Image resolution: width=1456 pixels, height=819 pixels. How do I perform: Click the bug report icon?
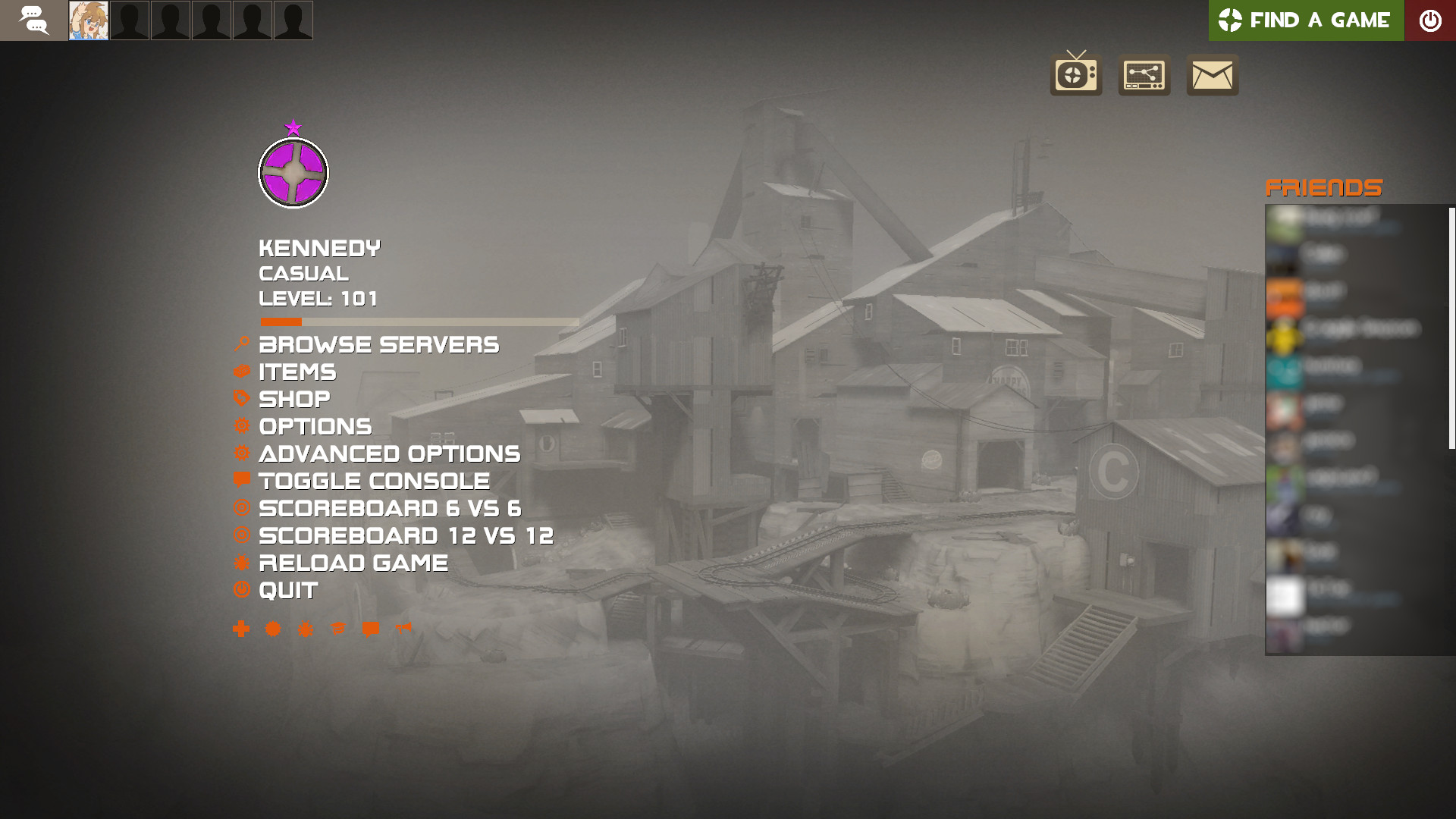[x=305, y=629]
